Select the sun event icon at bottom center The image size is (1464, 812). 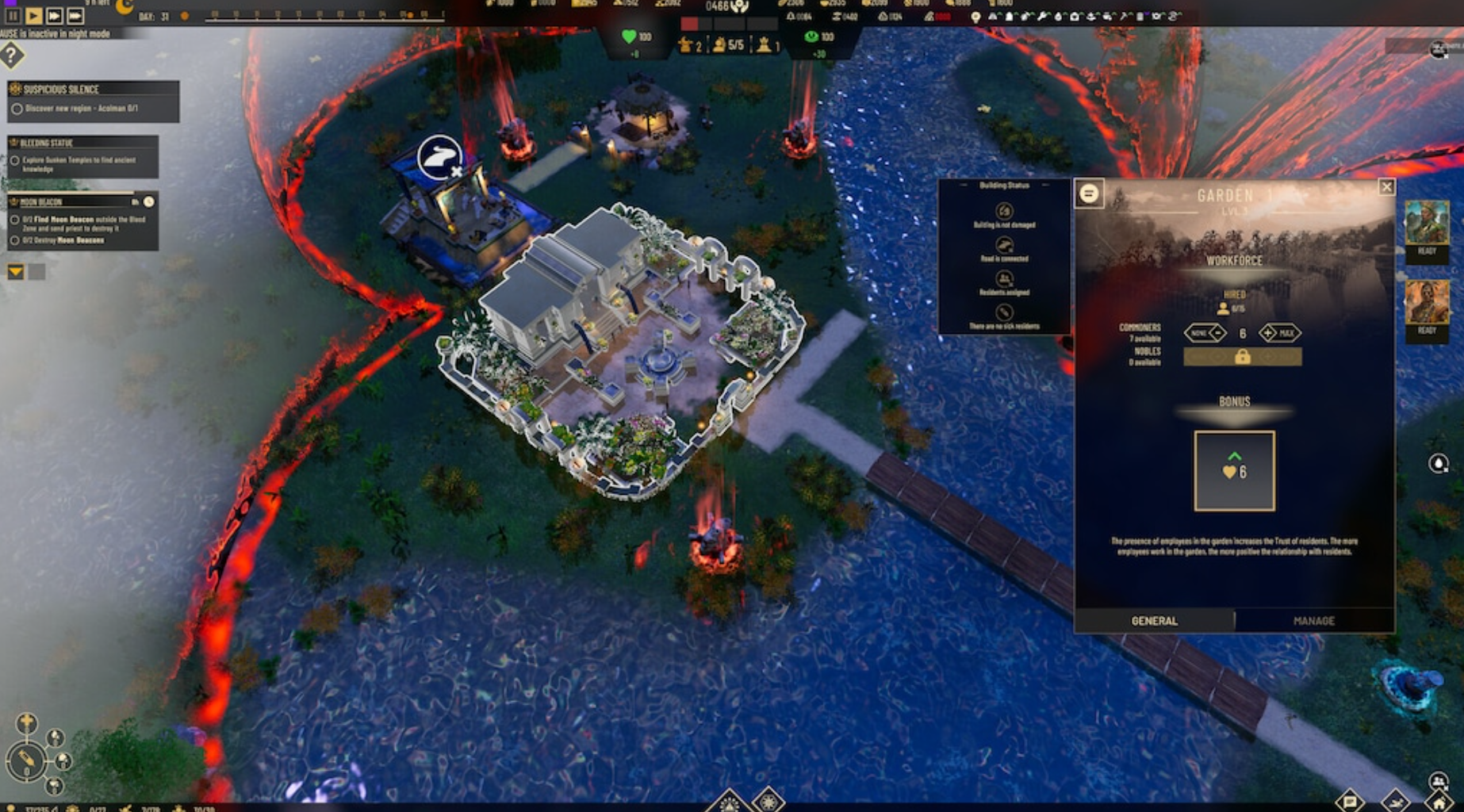click(768, 802)
